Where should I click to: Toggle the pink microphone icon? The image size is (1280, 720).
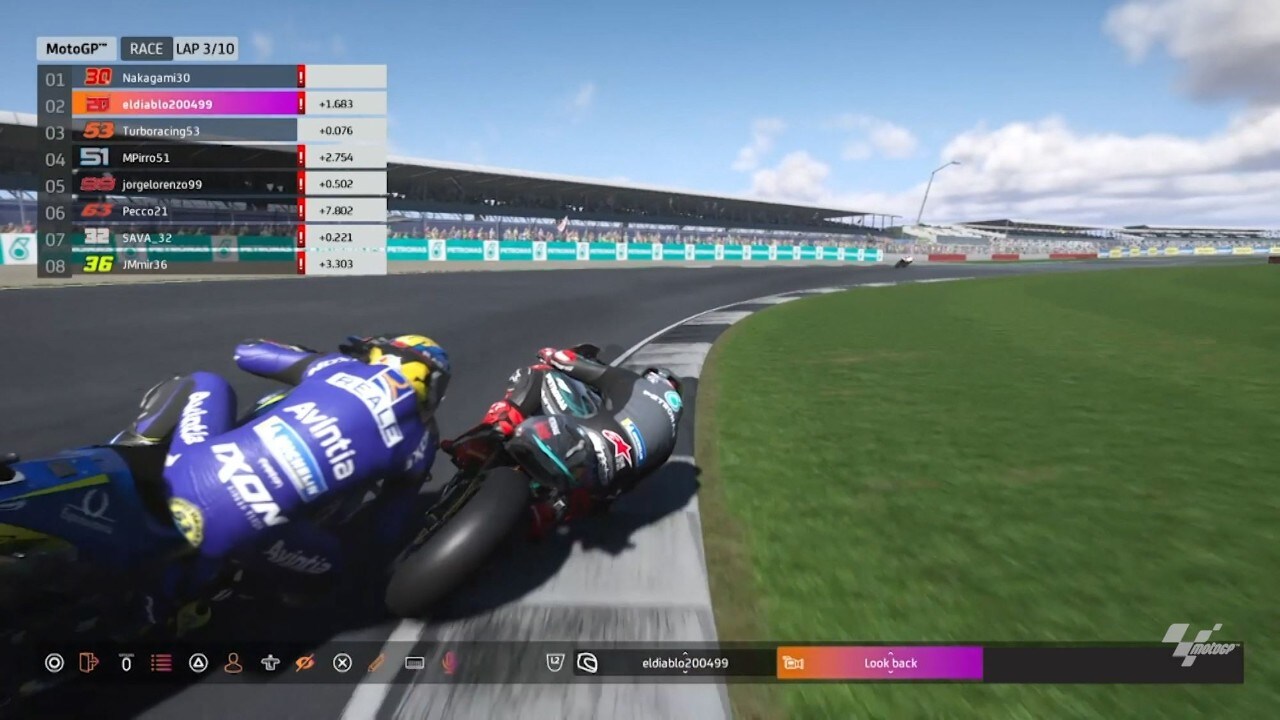(x=450, y=662)
